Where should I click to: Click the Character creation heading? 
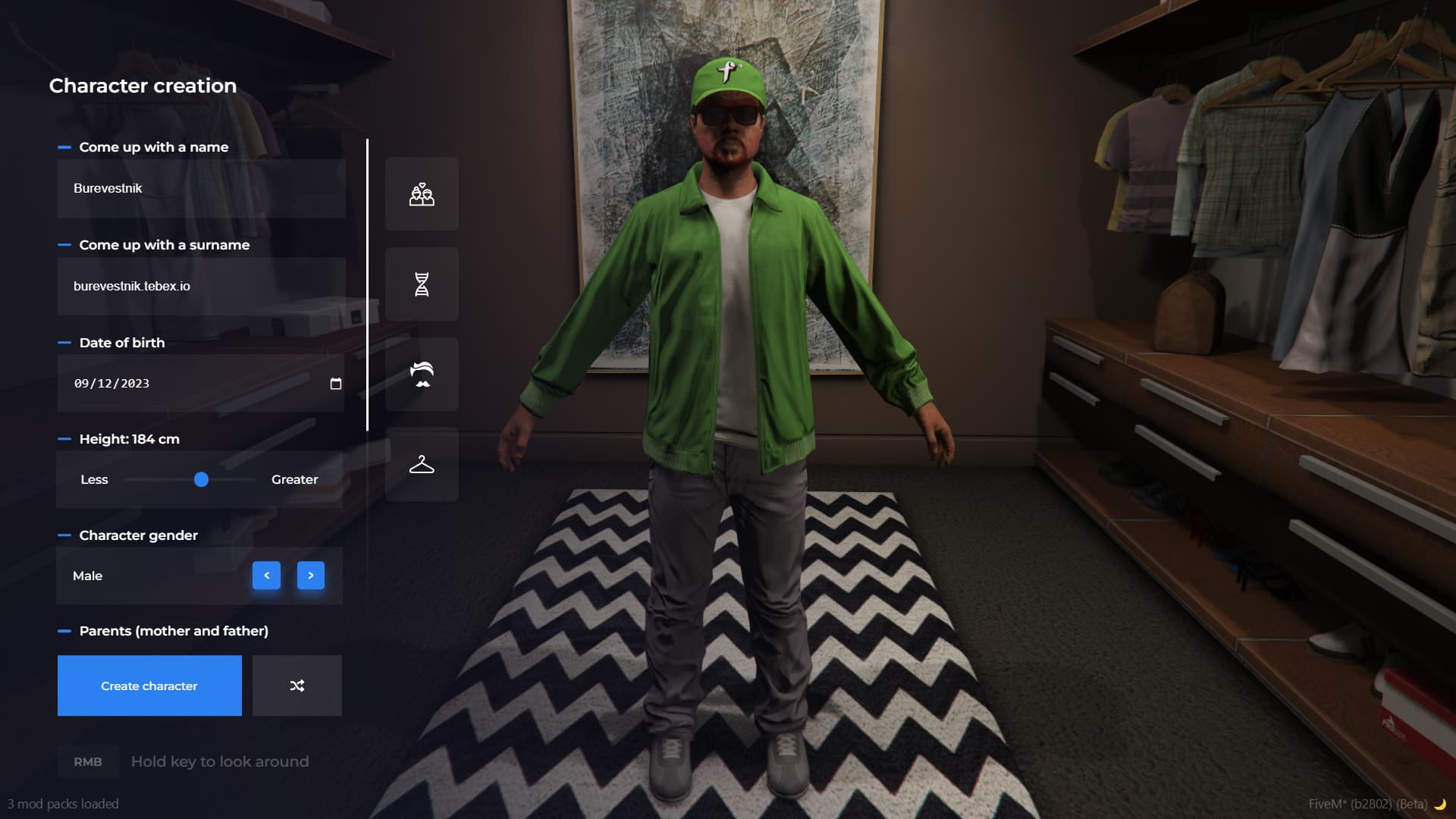(143, 86)
